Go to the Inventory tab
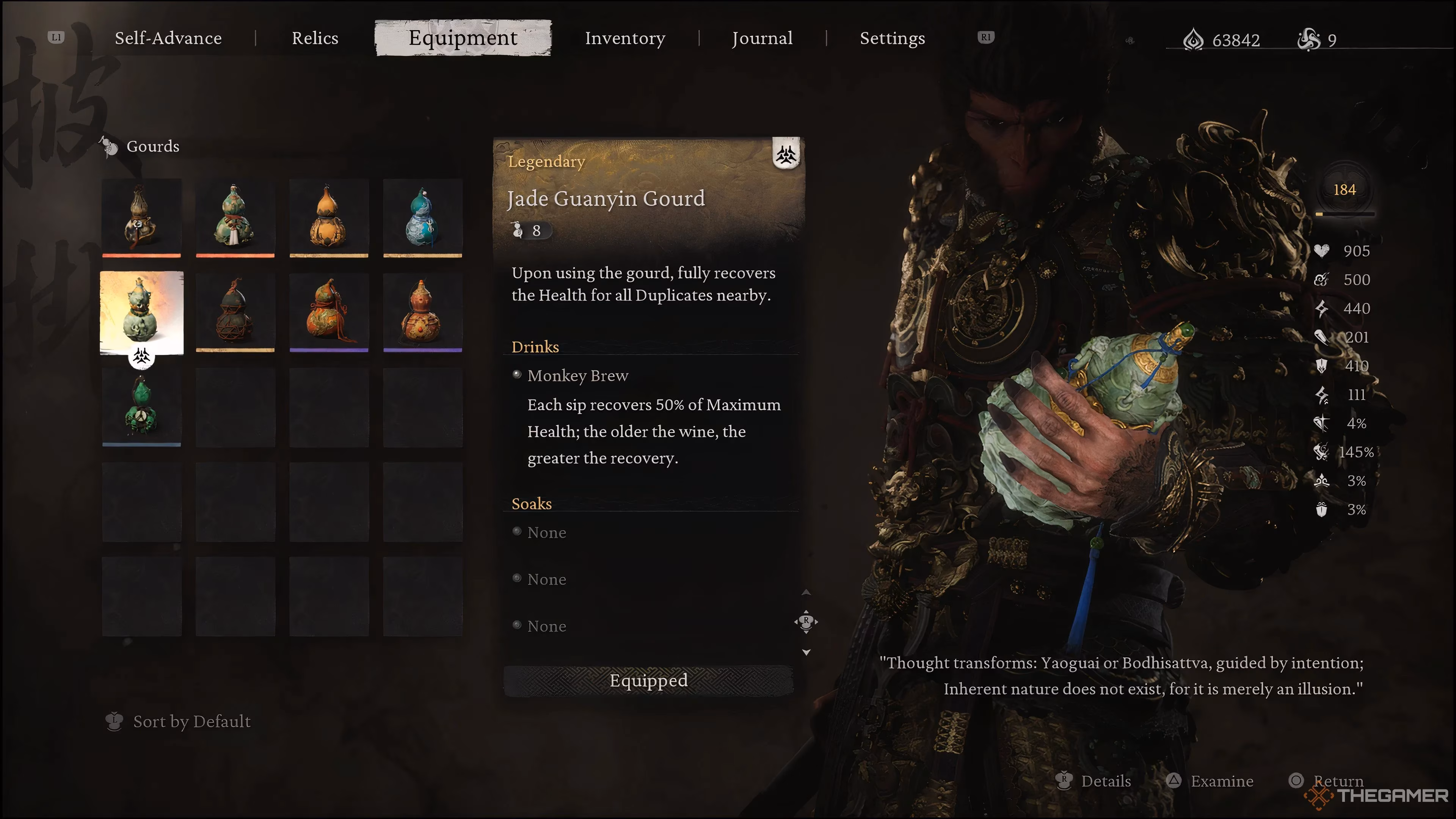This screenshot has width=1456, height=819. pyautogui.click(x=624, y=38)
